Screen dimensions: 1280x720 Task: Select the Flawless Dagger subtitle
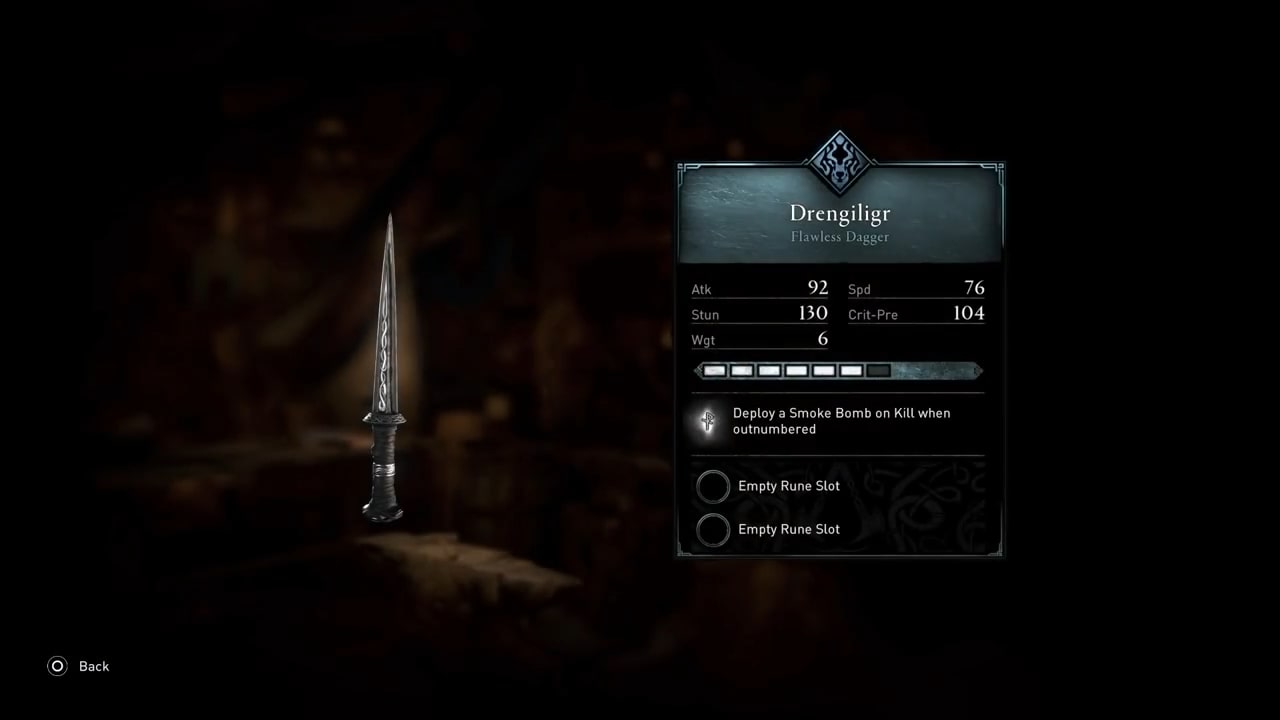tap(839, 237)
